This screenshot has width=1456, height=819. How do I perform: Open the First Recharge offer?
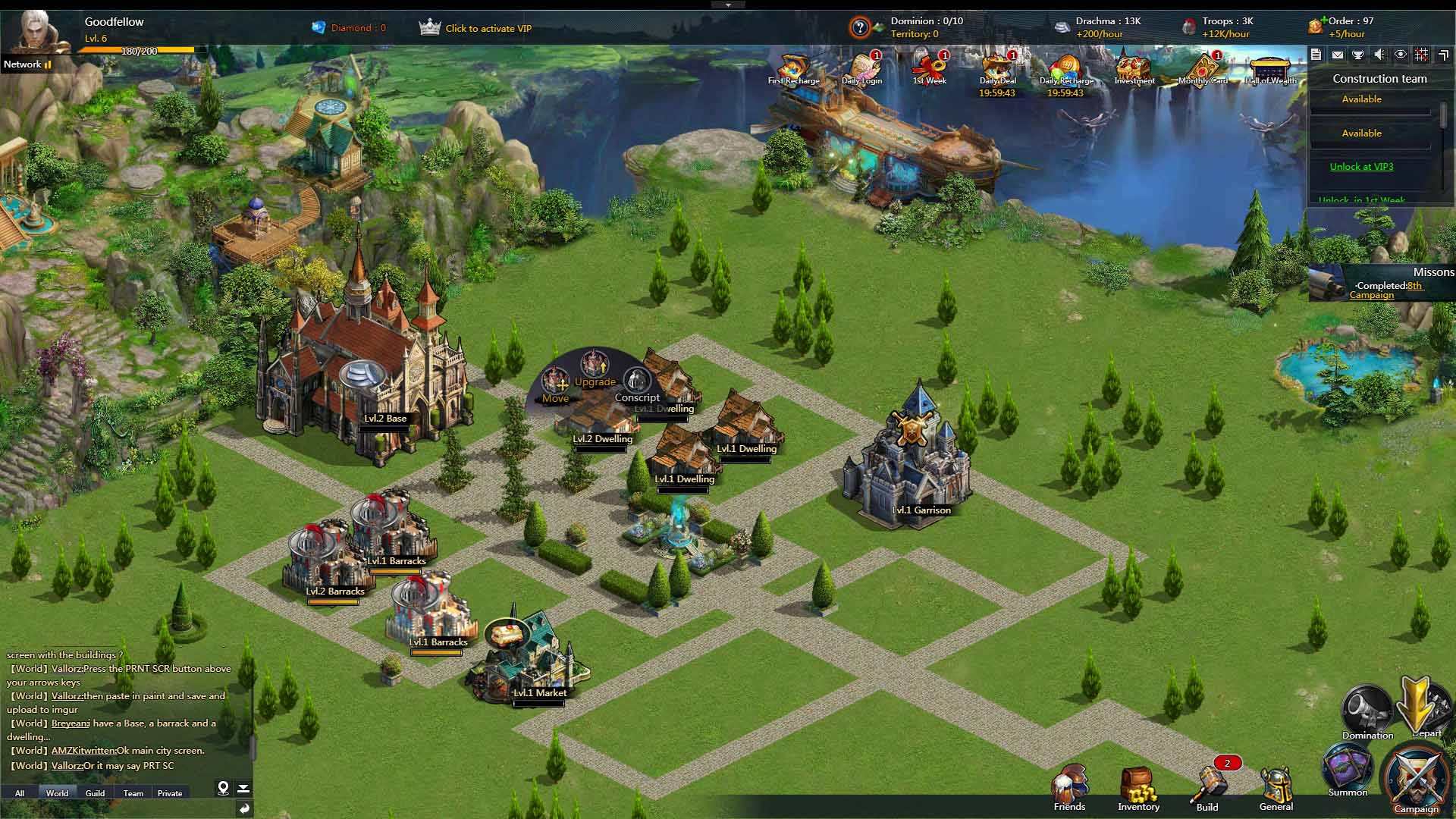pyautogui.click(x=793, y=68)
